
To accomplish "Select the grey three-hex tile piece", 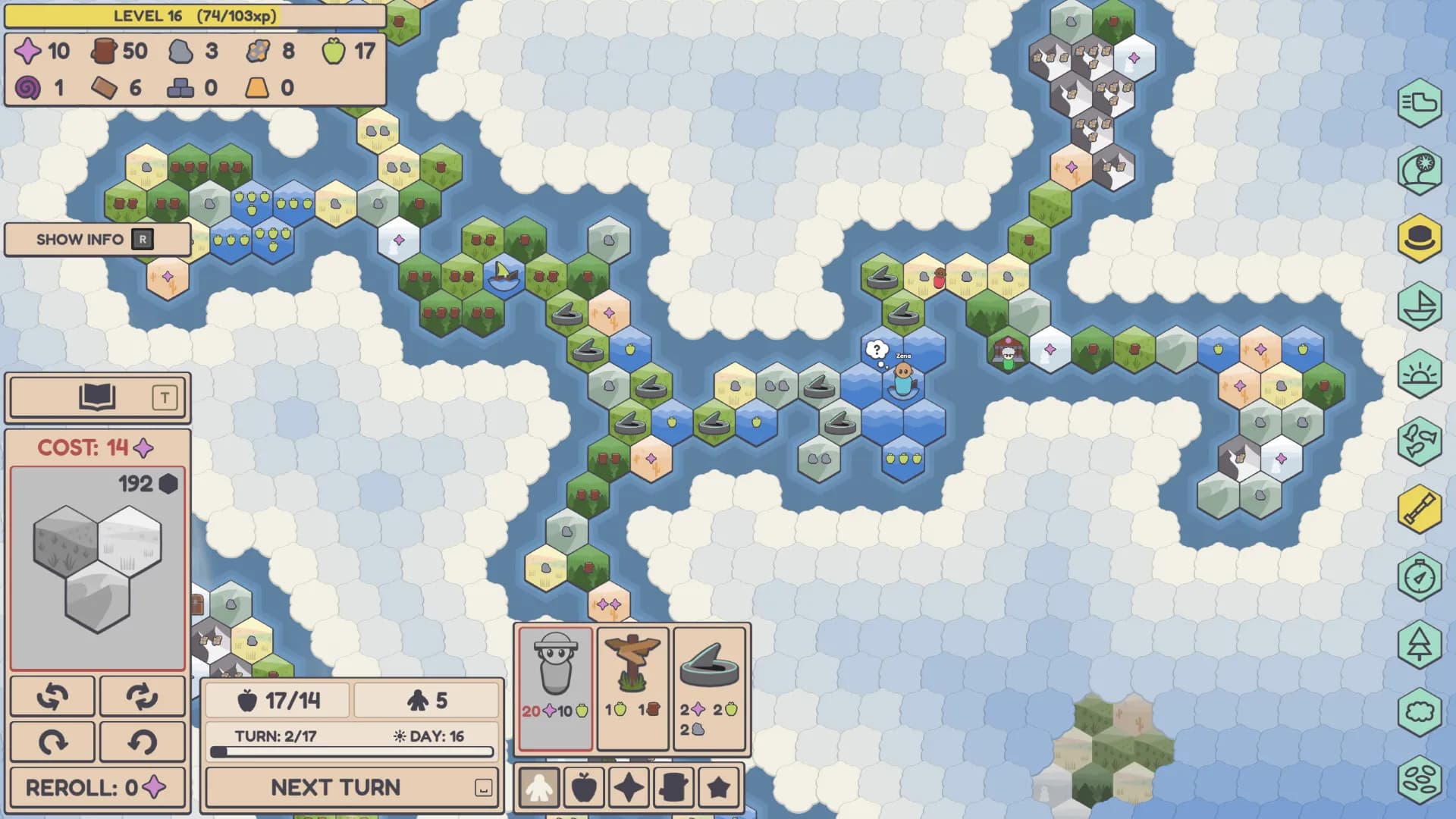I will point(97,569).
